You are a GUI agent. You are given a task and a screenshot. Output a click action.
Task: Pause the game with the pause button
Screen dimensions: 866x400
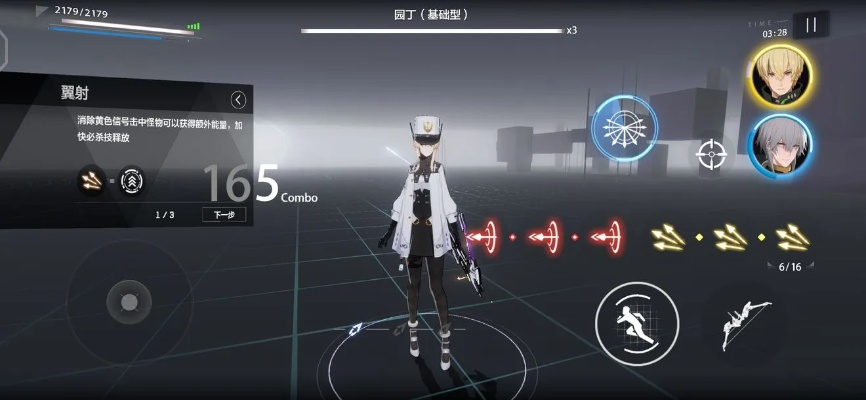811,26
